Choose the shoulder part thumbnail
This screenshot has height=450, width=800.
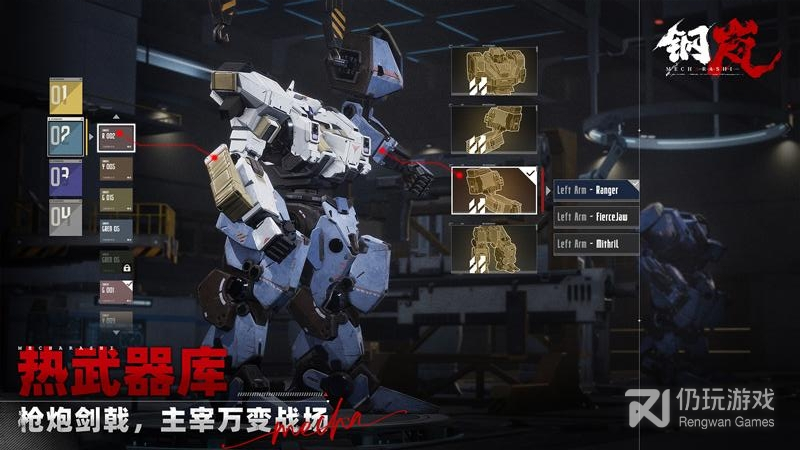493,130
